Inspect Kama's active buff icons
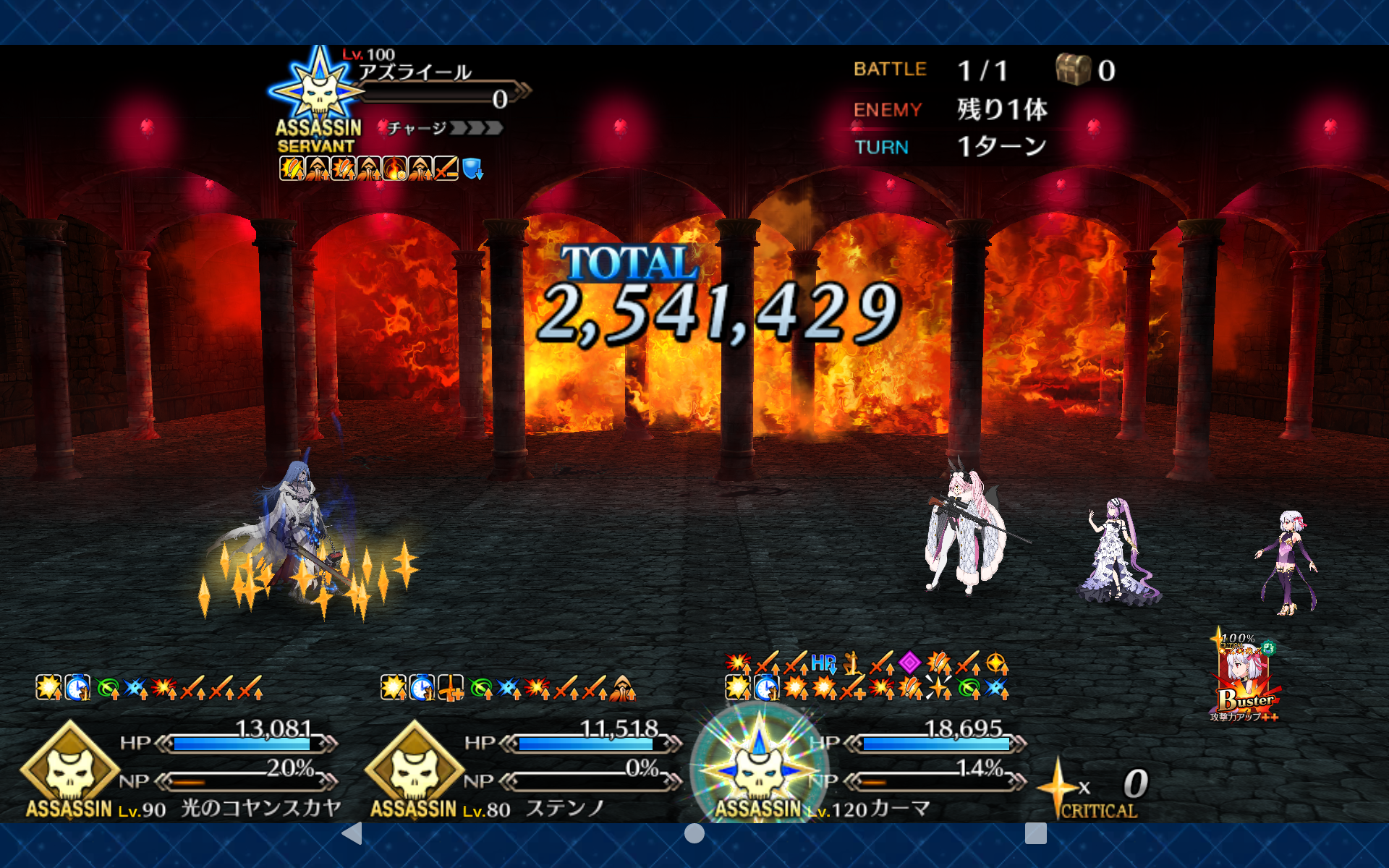1389x868 pixels. (x=867, y=676)
